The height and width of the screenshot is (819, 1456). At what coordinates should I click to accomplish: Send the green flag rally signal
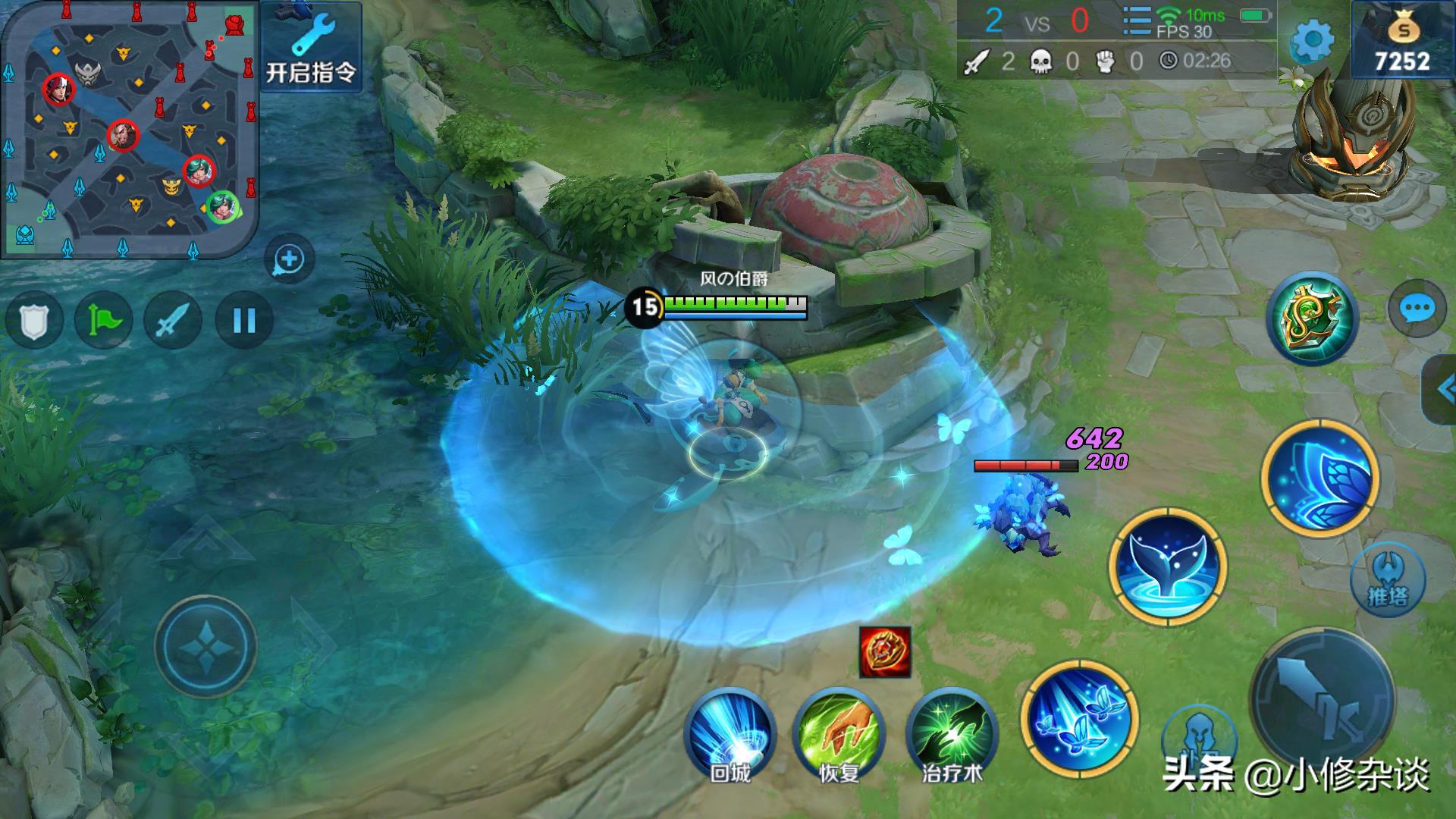pyautogui.click(x=103, y=321)
